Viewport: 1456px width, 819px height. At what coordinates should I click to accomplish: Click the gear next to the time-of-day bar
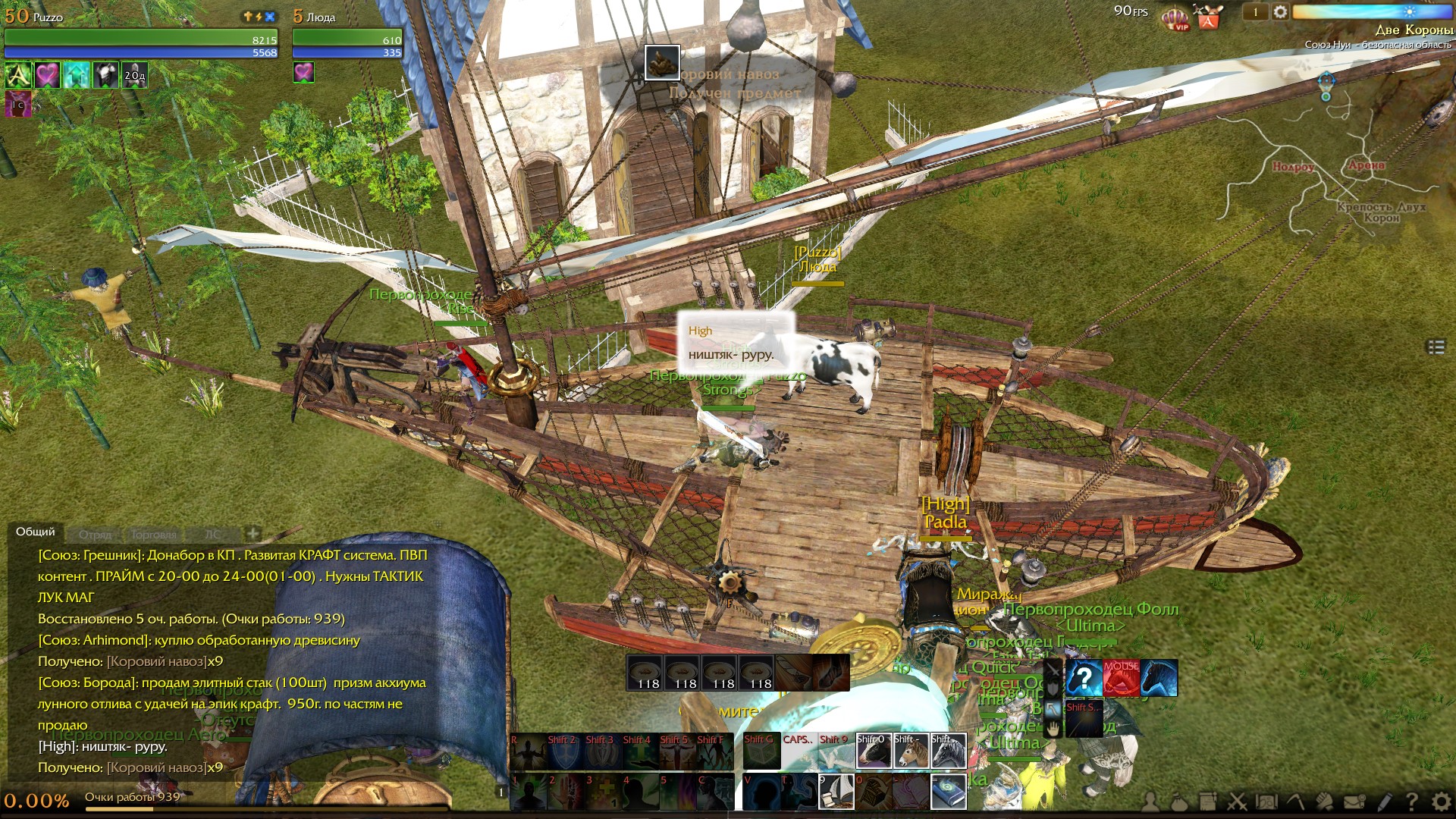pos(1280,12)
